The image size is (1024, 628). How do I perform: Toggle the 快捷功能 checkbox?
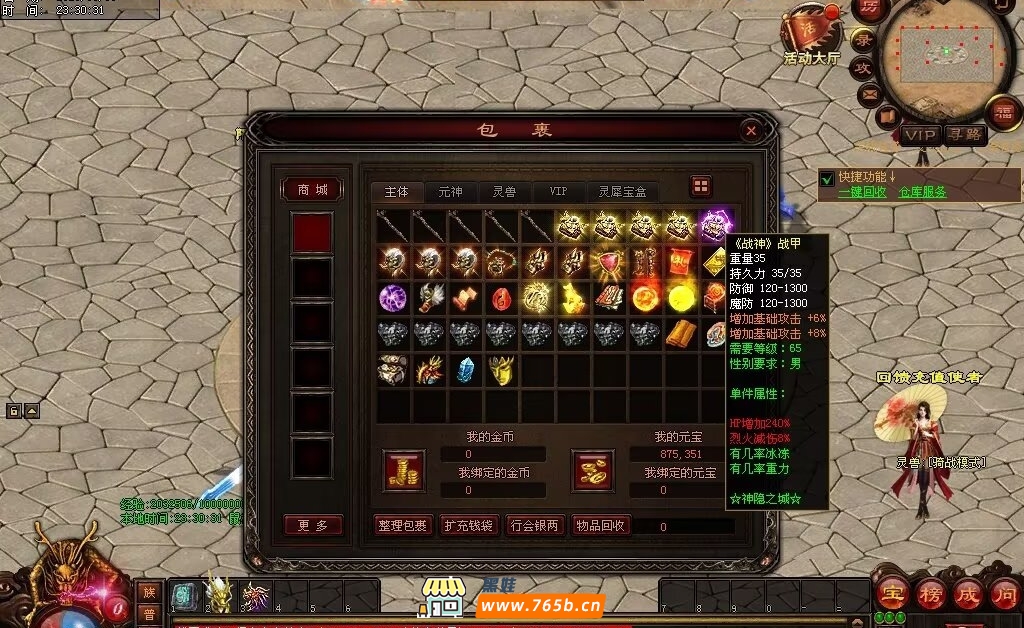[827, 179]
